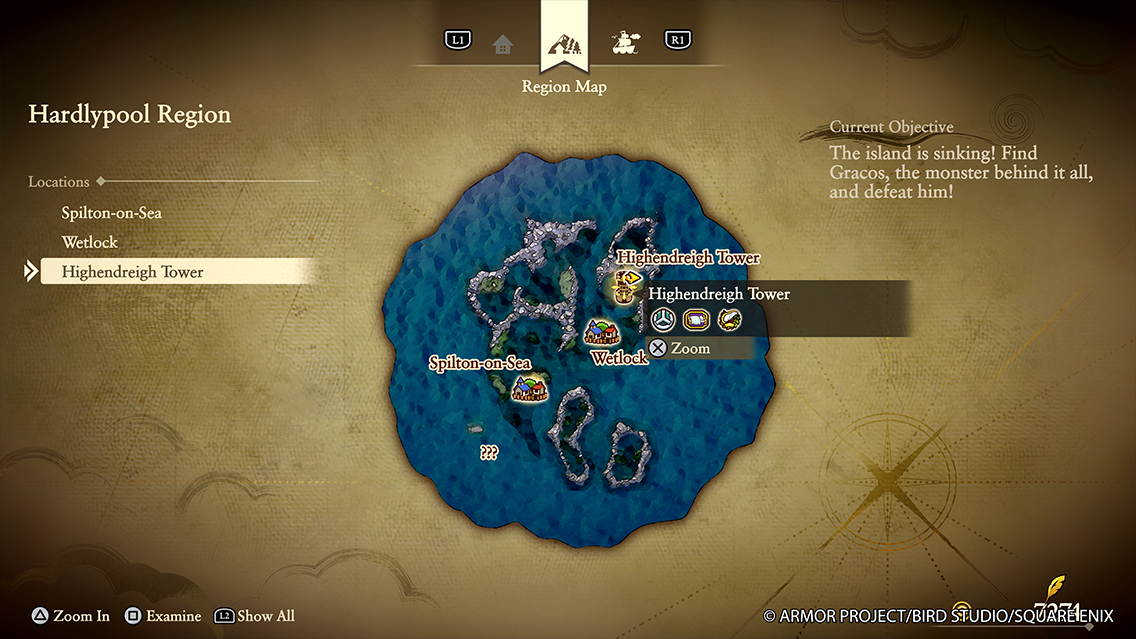
Task: Click the Spilton-on-Sea town marker on the map
Action: [x=530, y=386]
